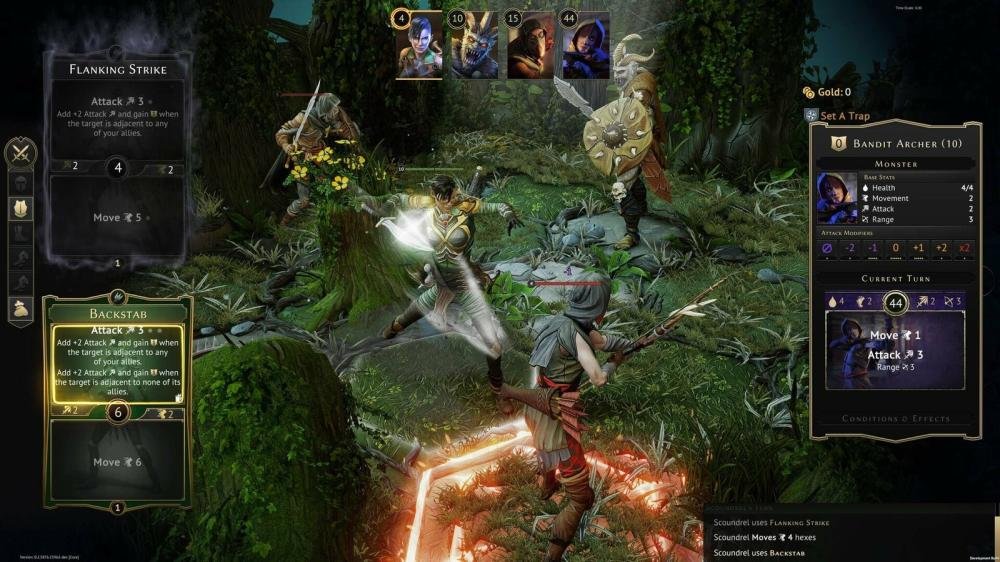Click the Set A Trap objective
This screenshot has width=1000, height=562.
(845, 116)
